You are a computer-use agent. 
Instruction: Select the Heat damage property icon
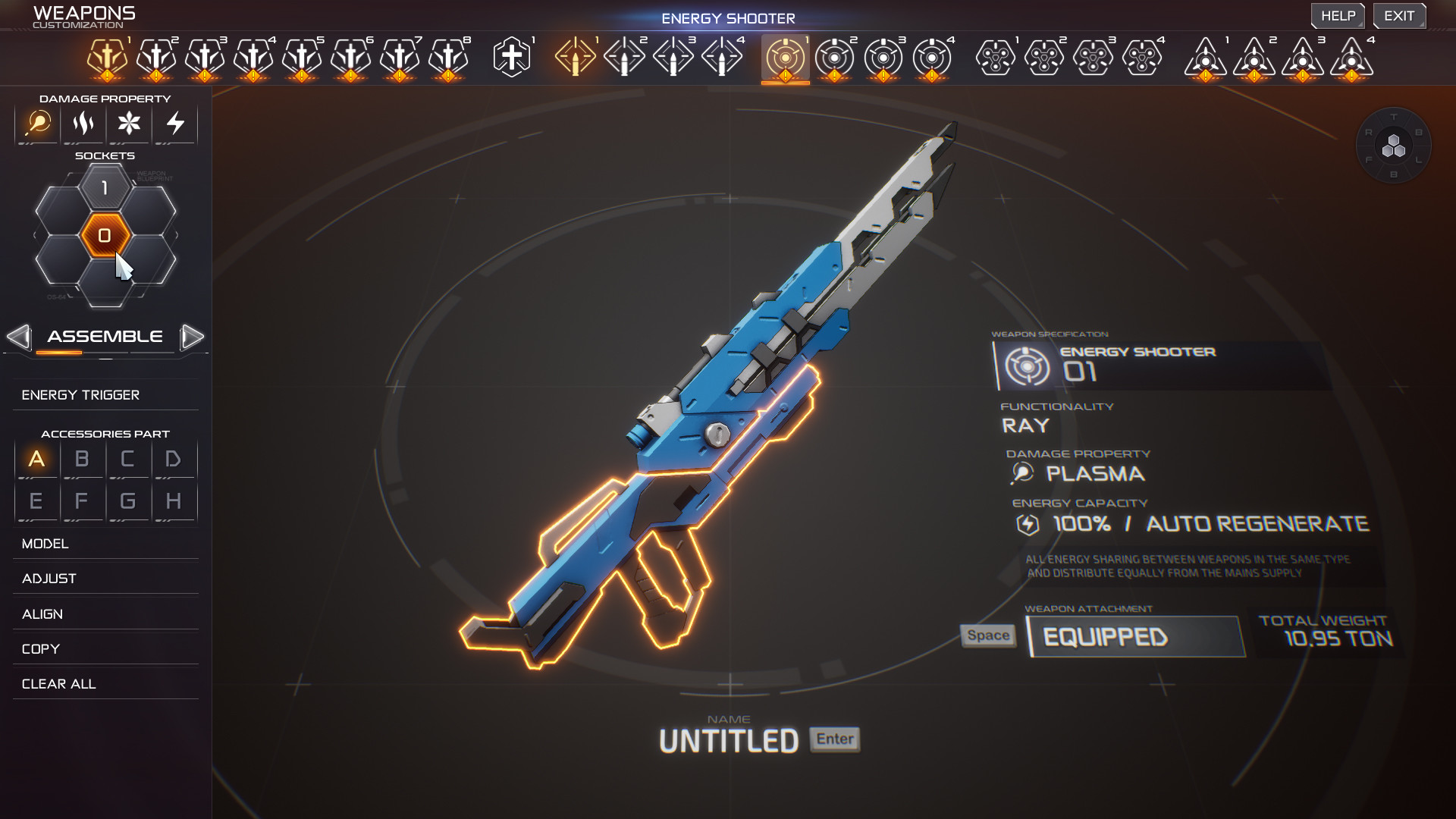pos(83,125)
